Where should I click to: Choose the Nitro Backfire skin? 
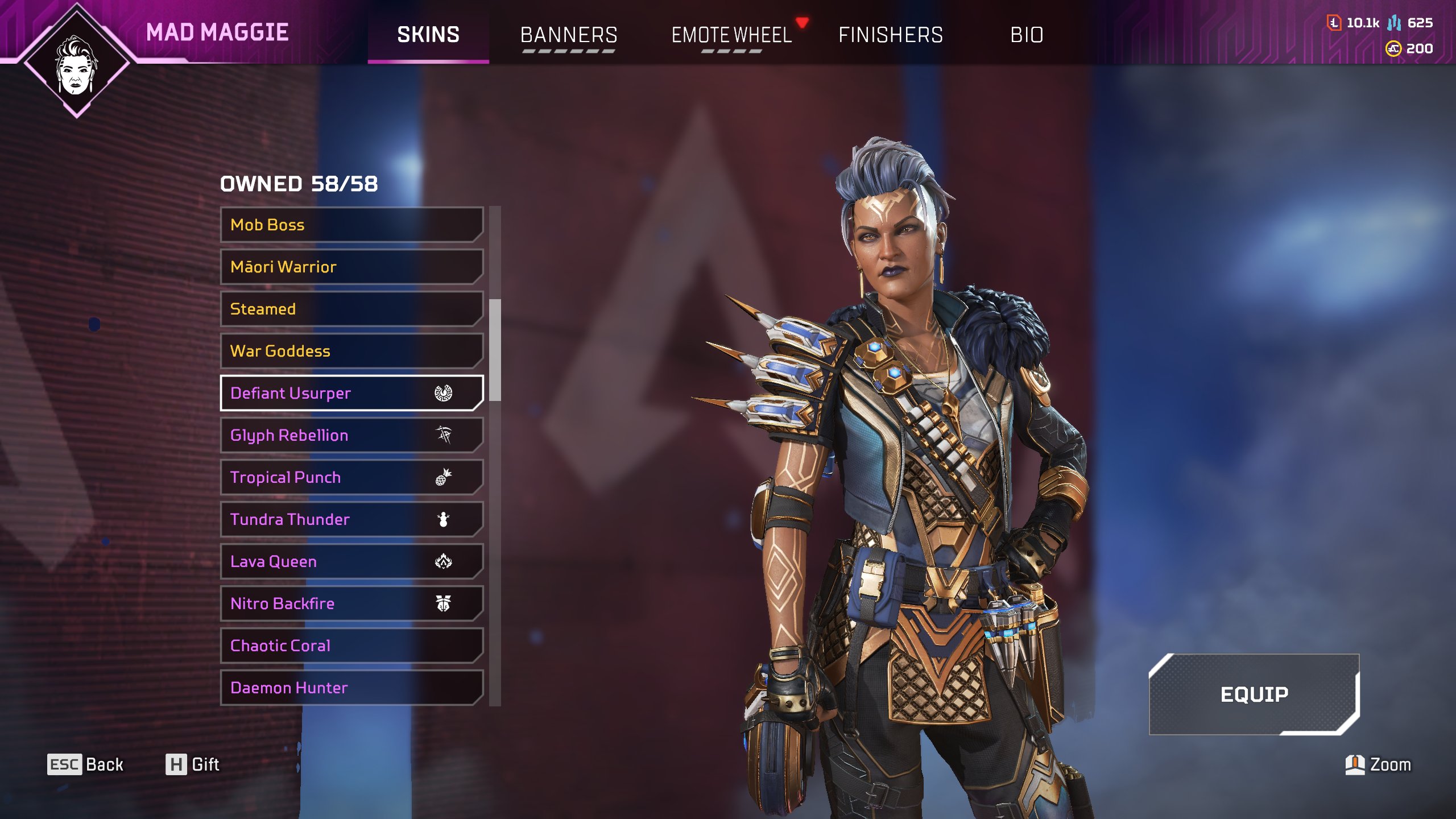click(x=351, y=603)
